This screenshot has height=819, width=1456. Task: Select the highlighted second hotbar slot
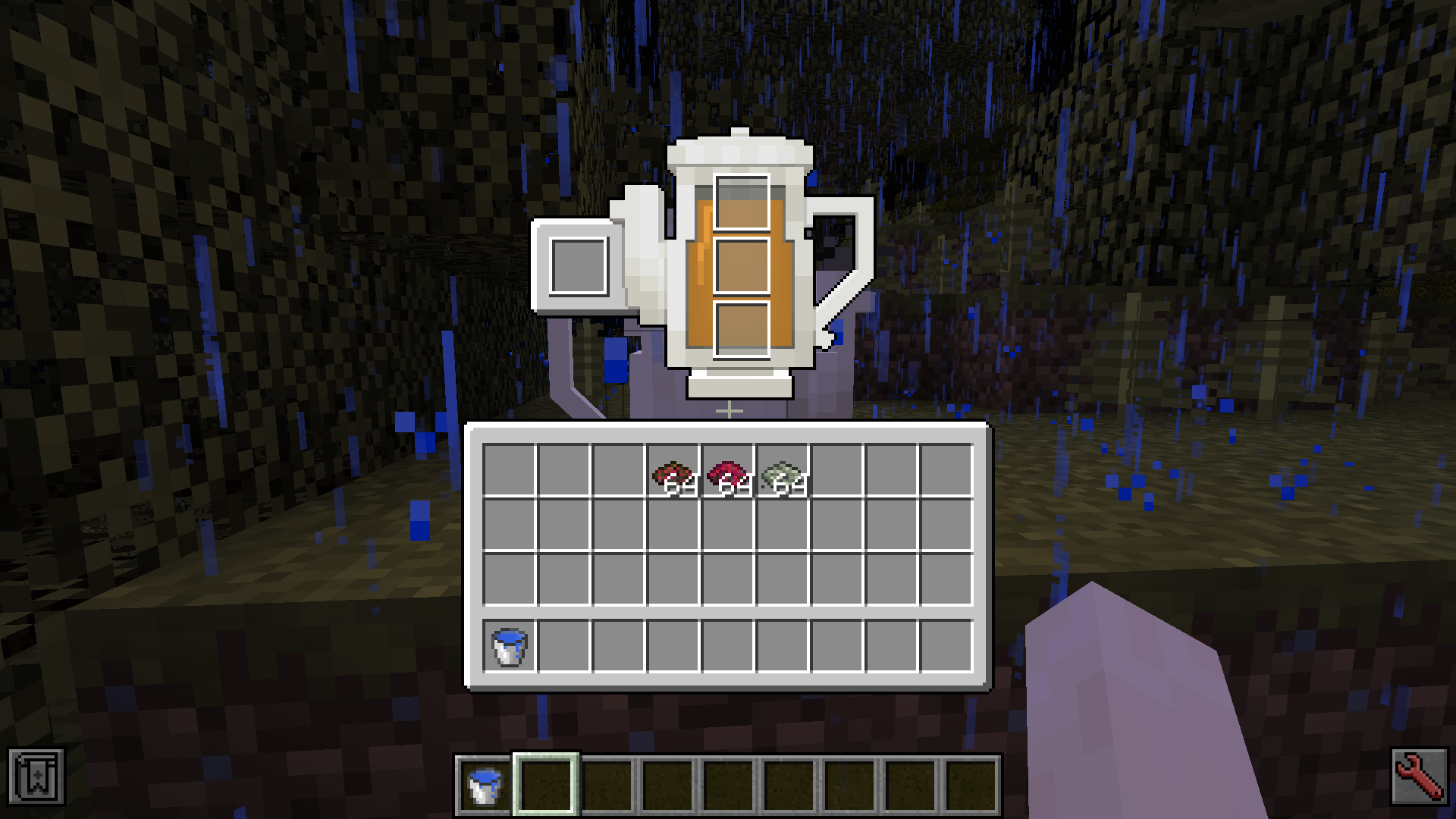[x=544, y=785]
